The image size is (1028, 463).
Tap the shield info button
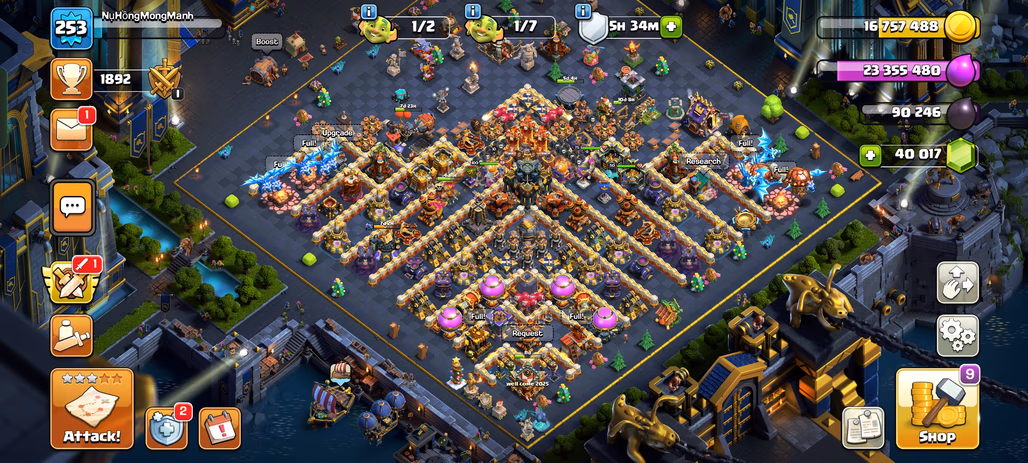click(x=584, y=12)
